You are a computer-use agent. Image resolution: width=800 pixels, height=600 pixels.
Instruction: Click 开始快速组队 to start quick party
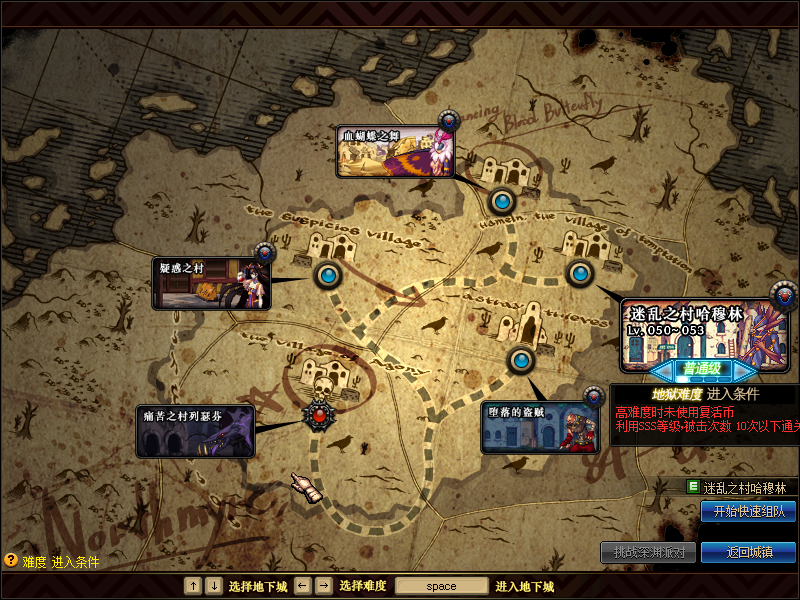tap(748, 512)
